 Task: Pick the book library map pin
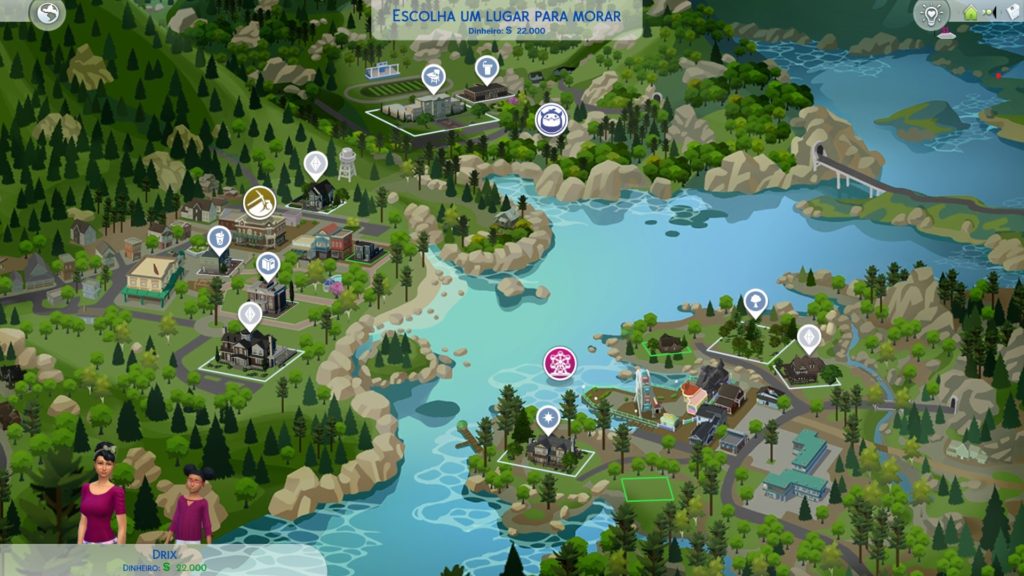267,265
